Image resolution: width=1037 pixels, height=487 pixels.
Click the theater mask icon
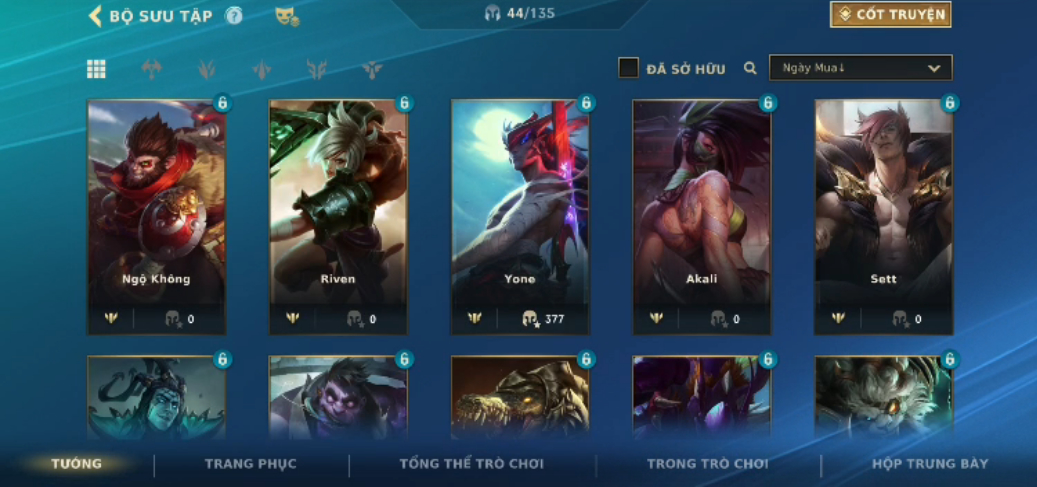[286, 16]
